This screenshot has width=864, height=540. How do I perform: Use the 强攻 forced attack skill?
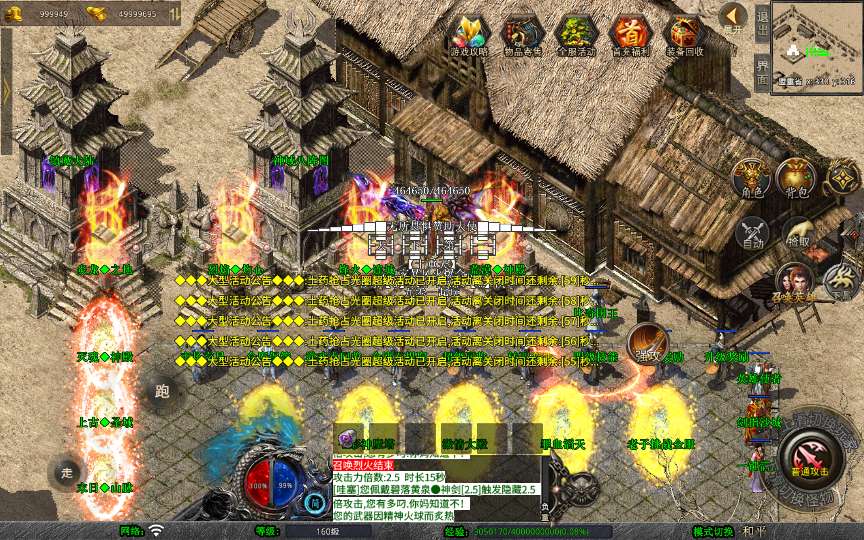[647, 343]
